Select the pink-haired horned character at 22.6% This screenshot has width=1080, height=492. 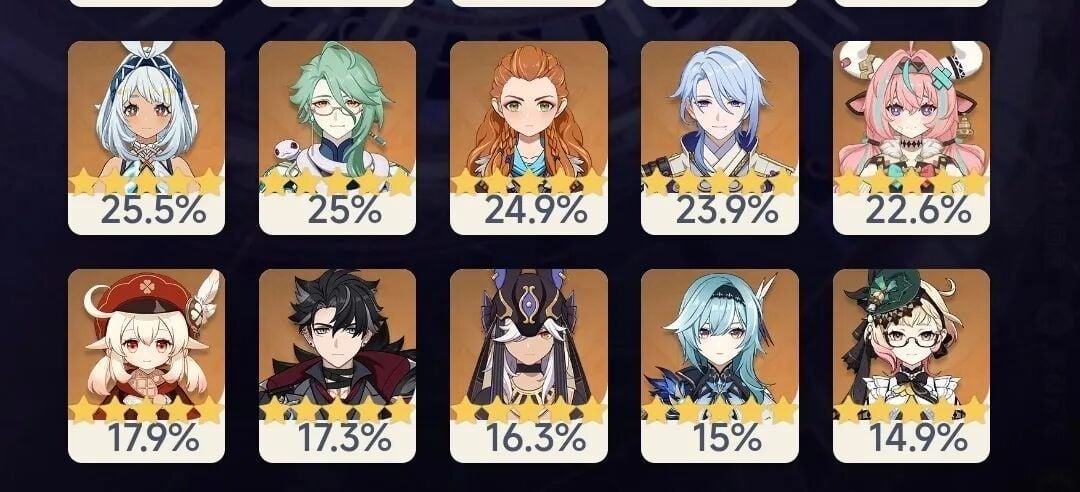click(911, 137)
